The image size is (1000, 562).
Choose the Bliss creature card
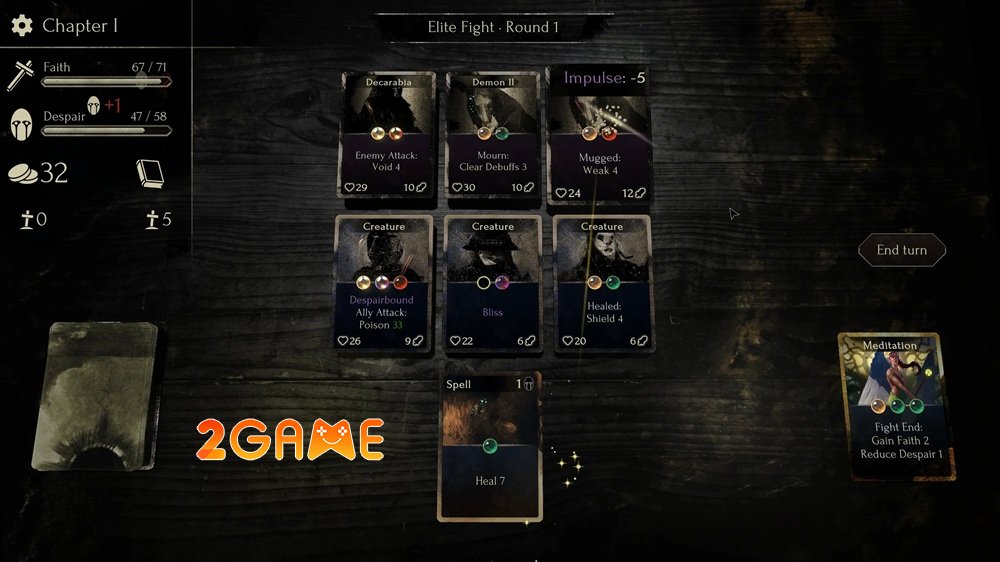point(493,283)
